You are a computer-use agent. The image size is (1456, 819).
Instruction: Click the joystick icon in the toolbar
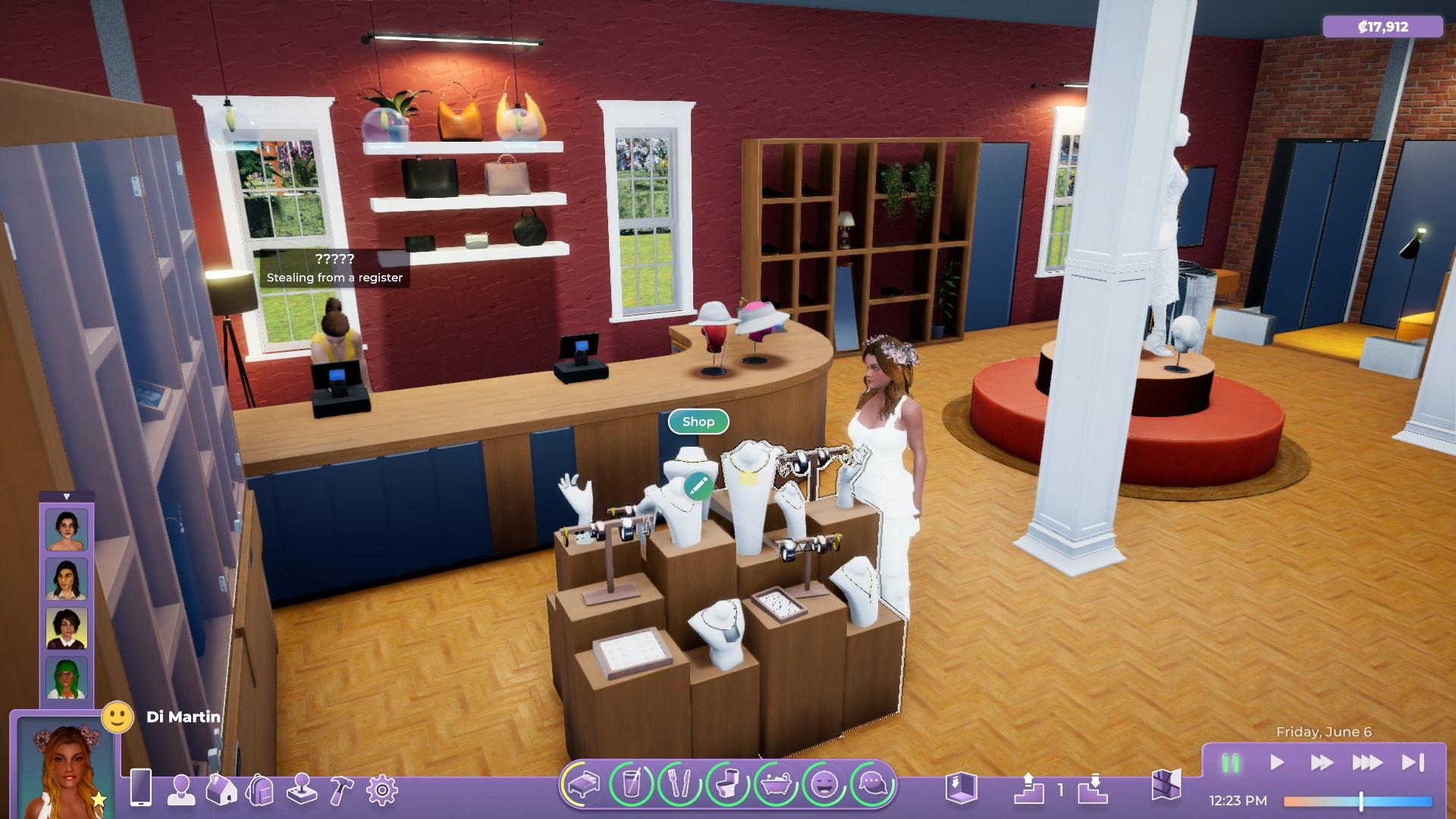(301, 790)
